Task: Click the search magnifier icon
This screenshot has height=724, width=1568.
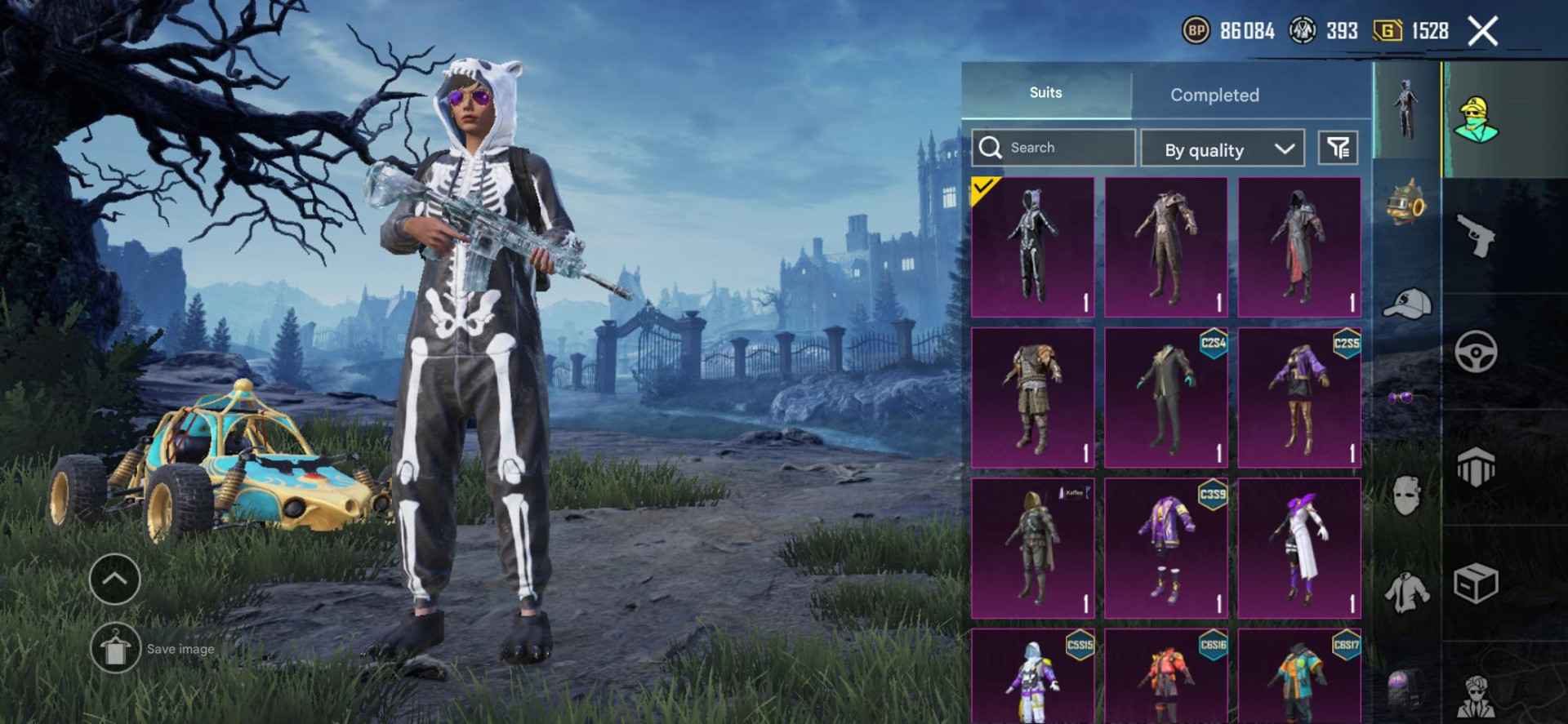Action: [992, 147]
